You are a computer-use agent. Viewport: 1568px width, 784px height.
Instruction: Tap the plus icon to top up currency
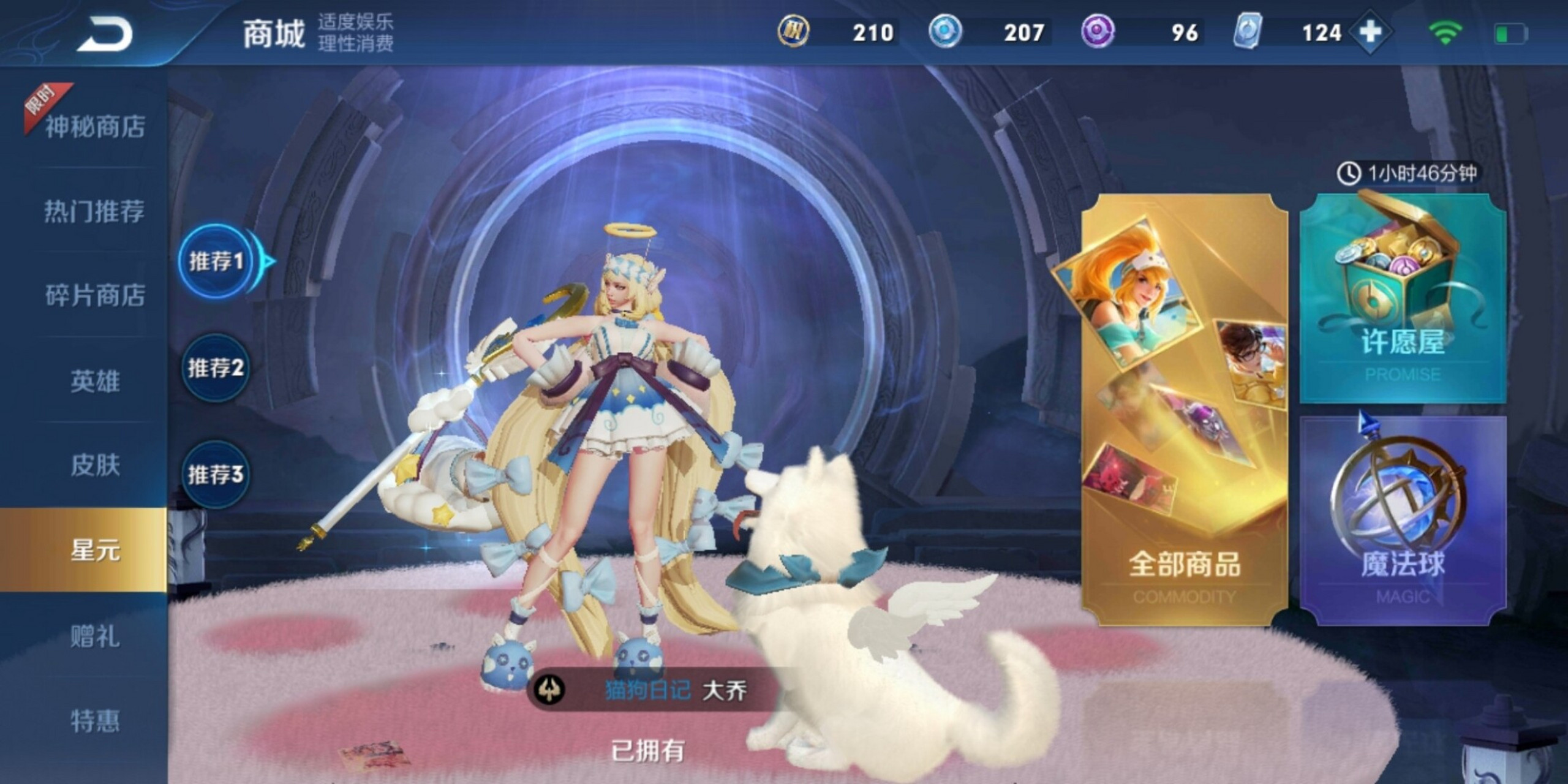pyautogui.click(x=1372, y=32)
